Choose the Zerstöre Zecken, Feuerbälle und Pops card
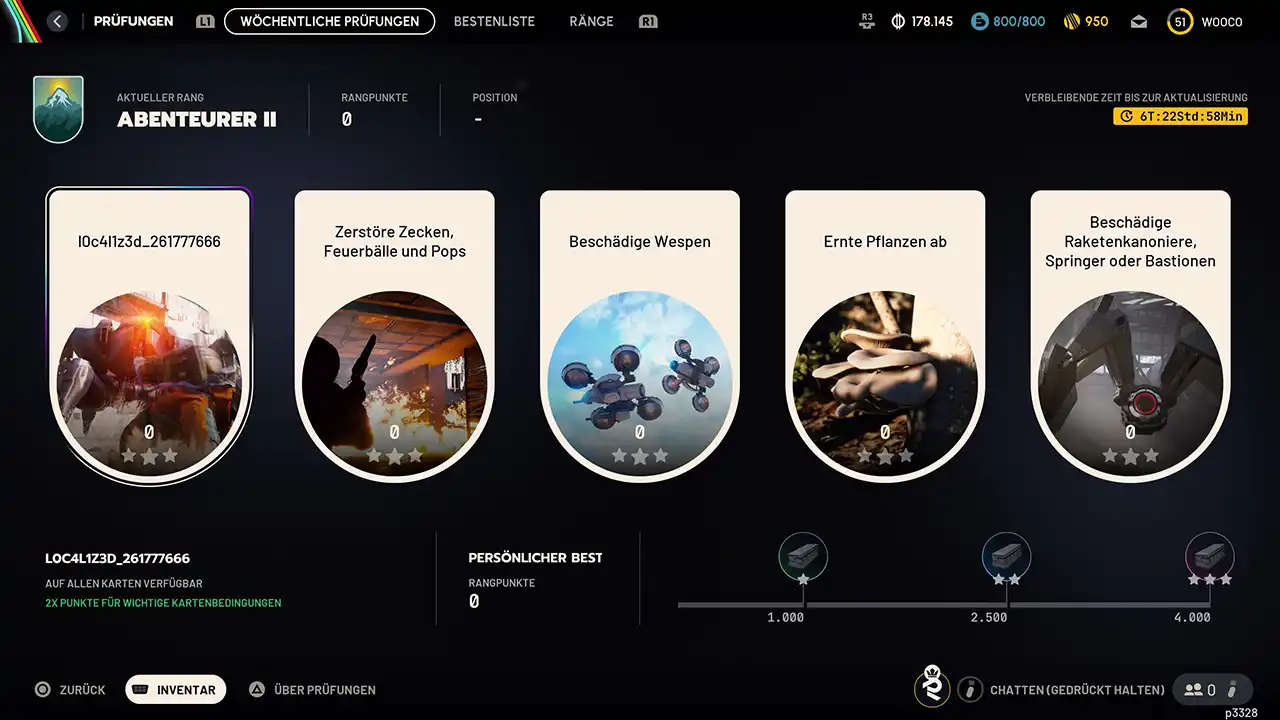 pyautogui.click(x=395, y=335)
